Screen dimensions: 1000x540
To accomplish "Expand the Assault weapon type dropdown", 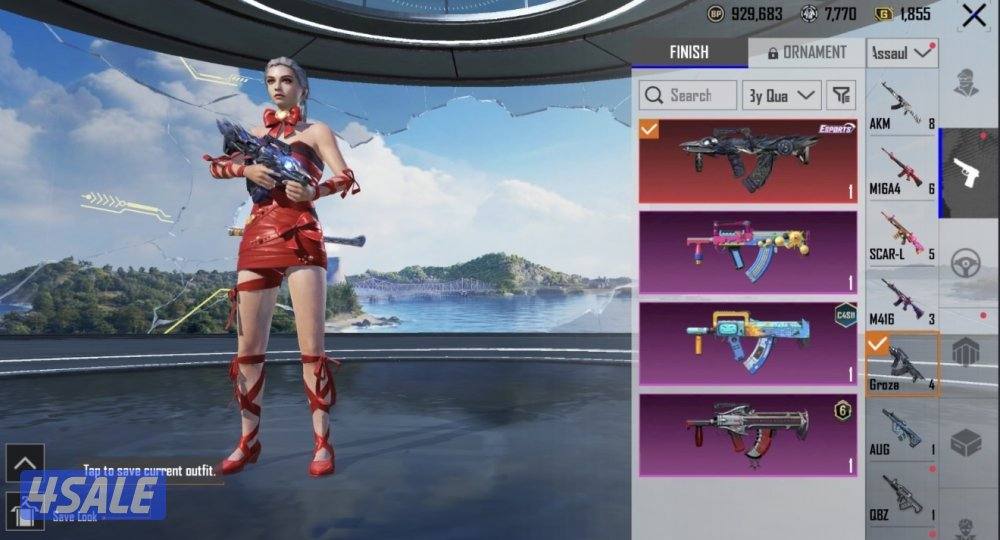I will point(902,54).
